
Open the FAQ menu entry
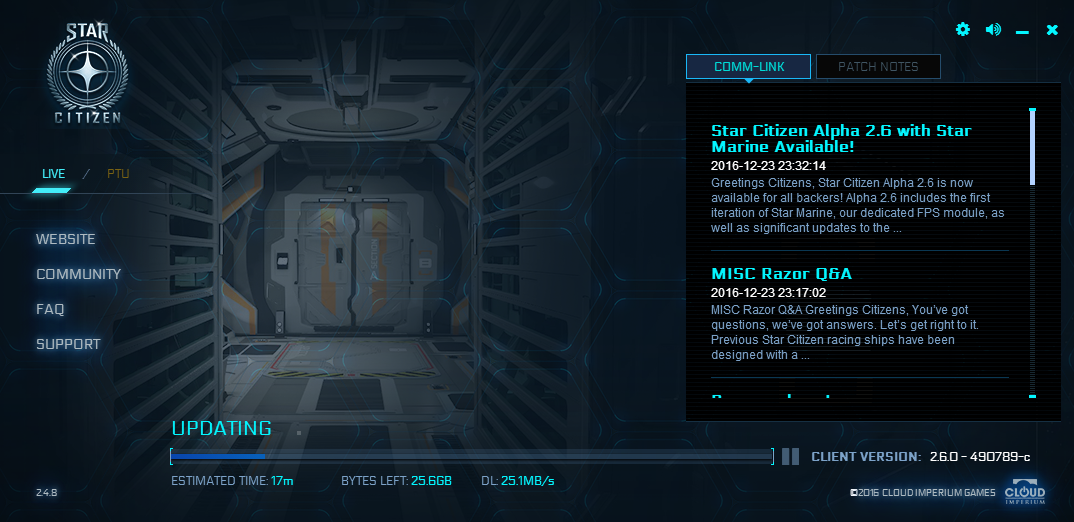50,309
